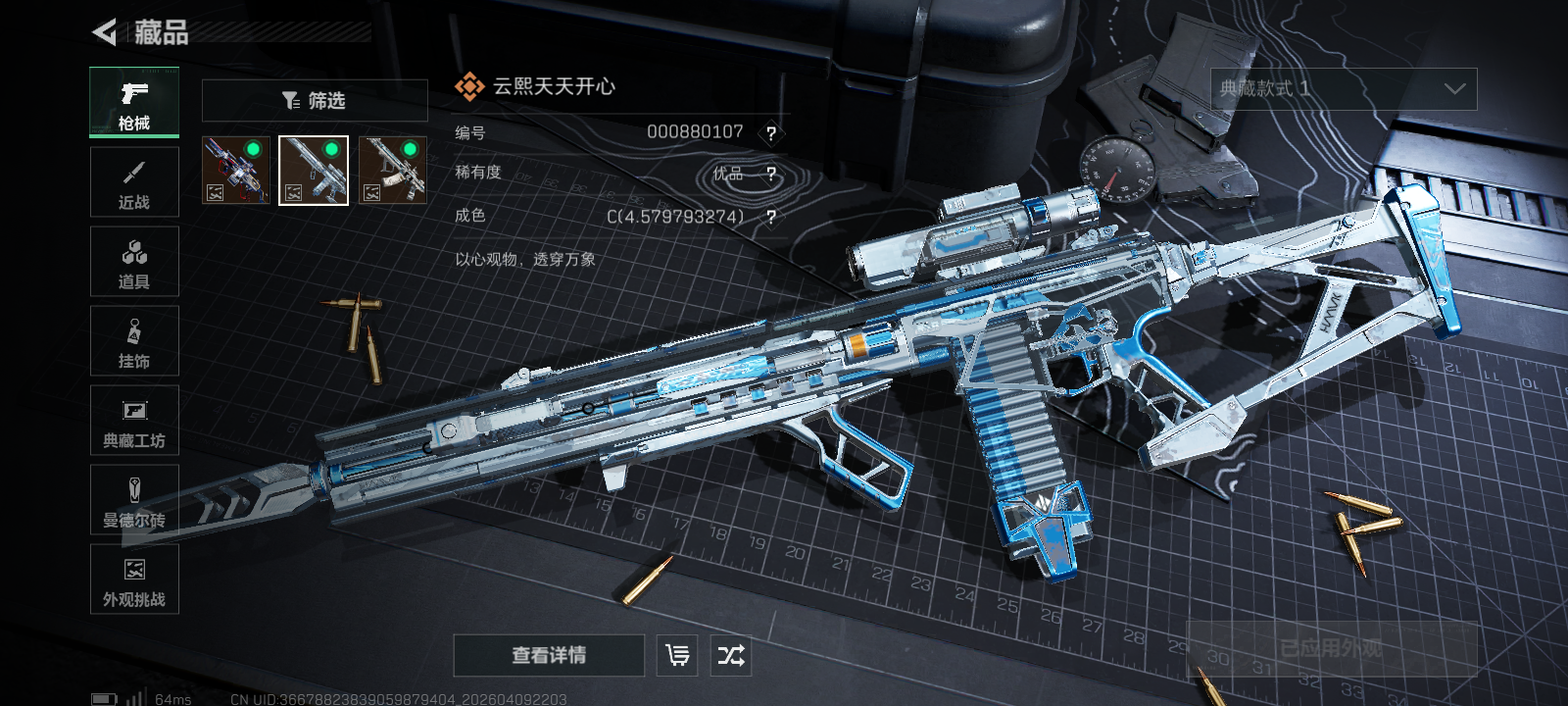
Task: Show help for the 稀有度 rarity
Action: 771,175
